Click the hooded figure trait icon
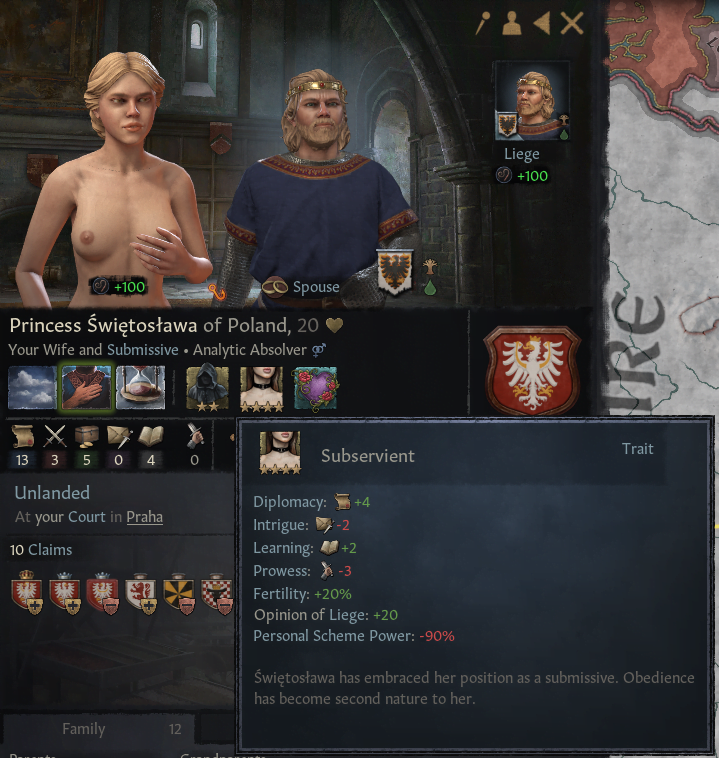Viewport: 719px width, 758px height. (x=207, y=388)
